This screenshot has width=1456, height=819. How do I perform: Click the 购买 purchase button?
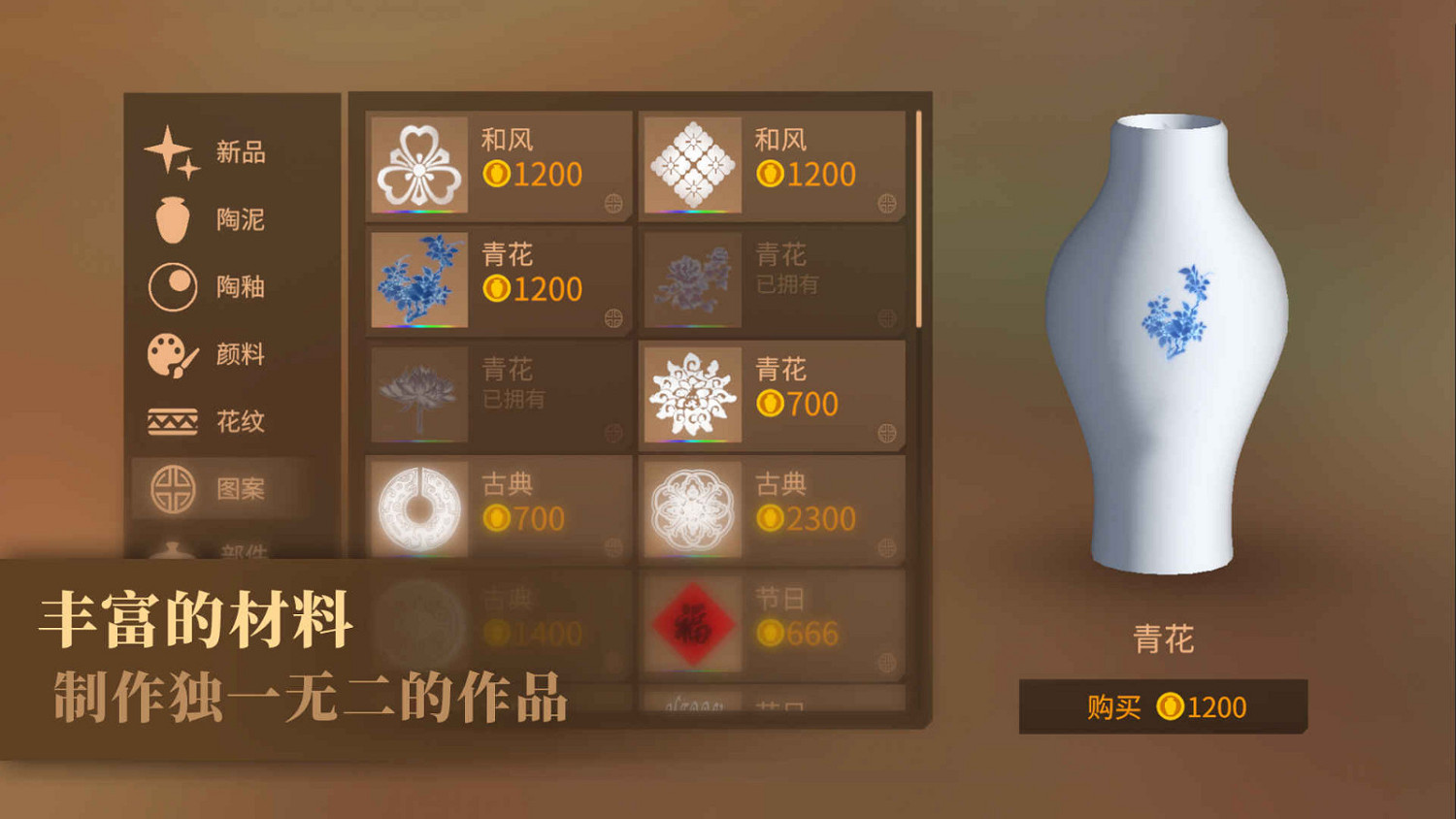pyautogui.click(x=1162, y=706)
